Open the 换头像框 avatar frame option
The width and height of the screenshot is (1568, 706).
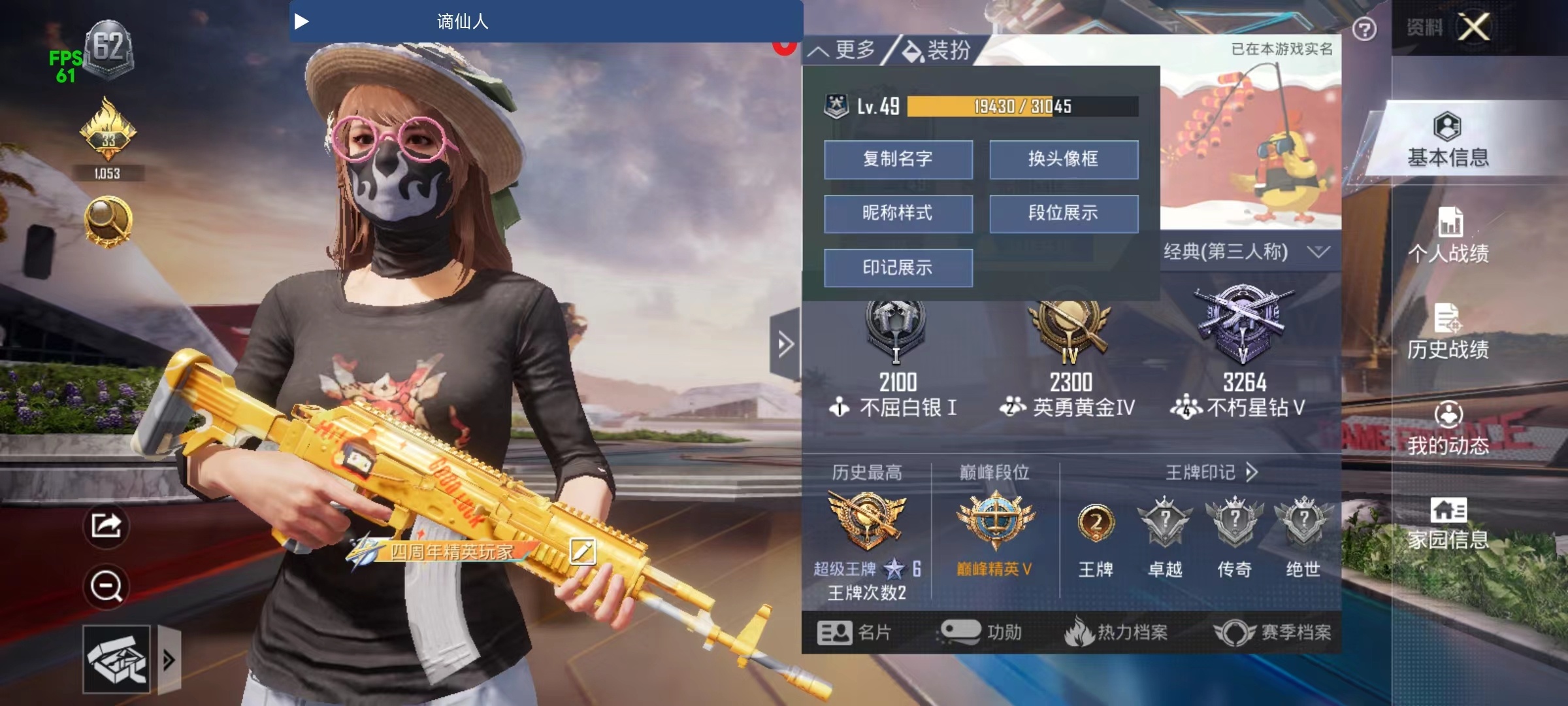1063,159
